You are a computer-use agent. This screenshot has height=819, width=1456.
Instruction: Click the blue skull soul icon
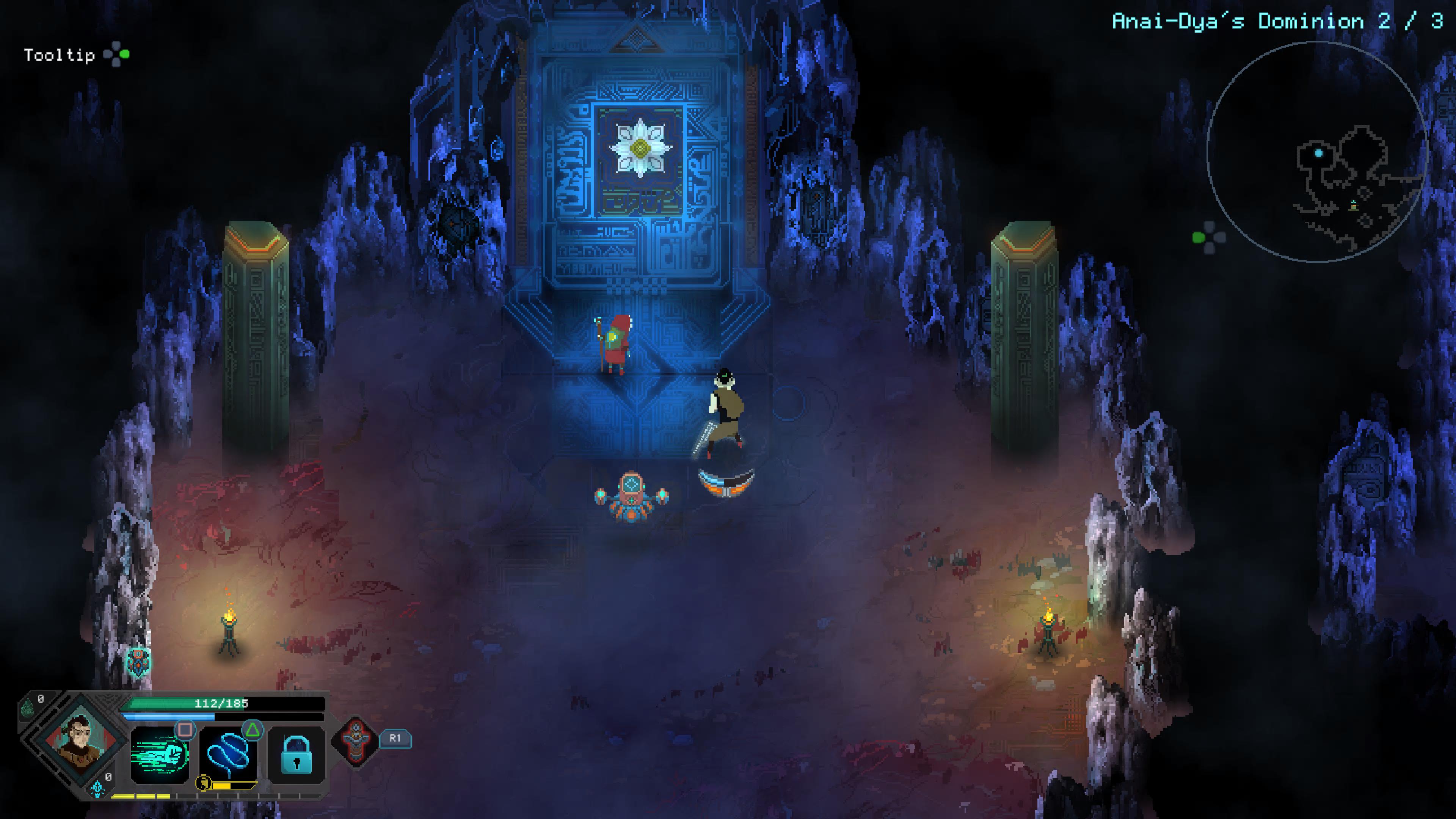click(x=97, y=788)
